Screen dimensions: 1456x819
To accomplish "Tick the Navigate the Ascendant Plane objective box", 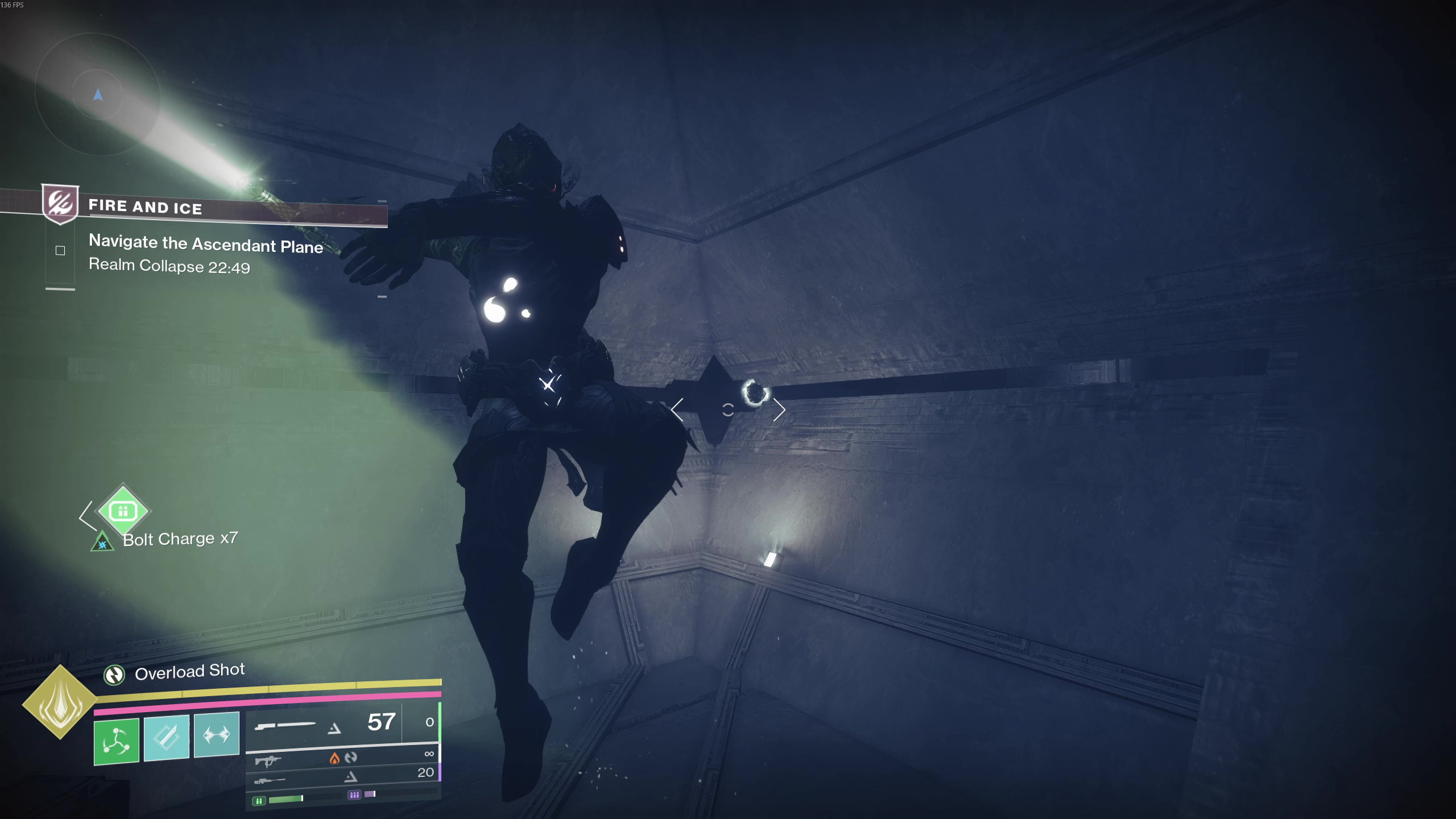I will tap(60, 250).
